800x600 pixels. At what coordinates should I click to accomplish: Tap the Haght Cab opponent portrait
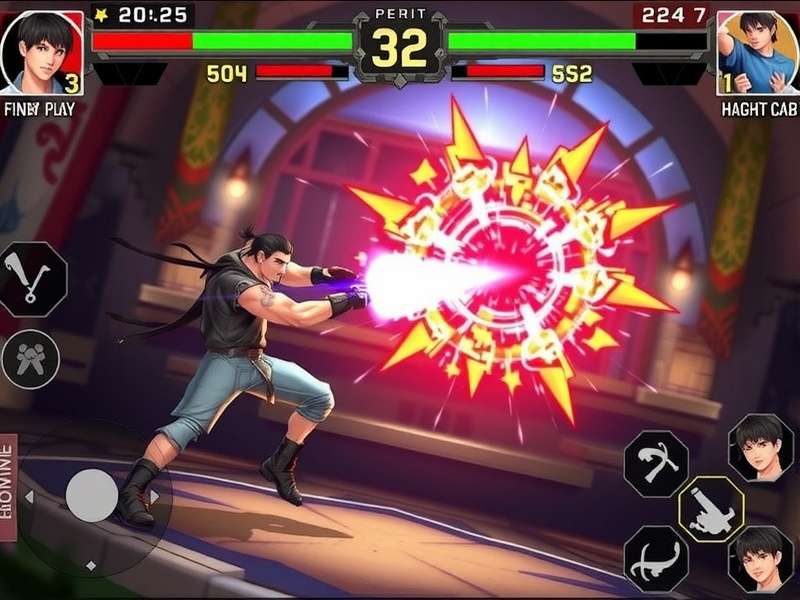[757, 52]
